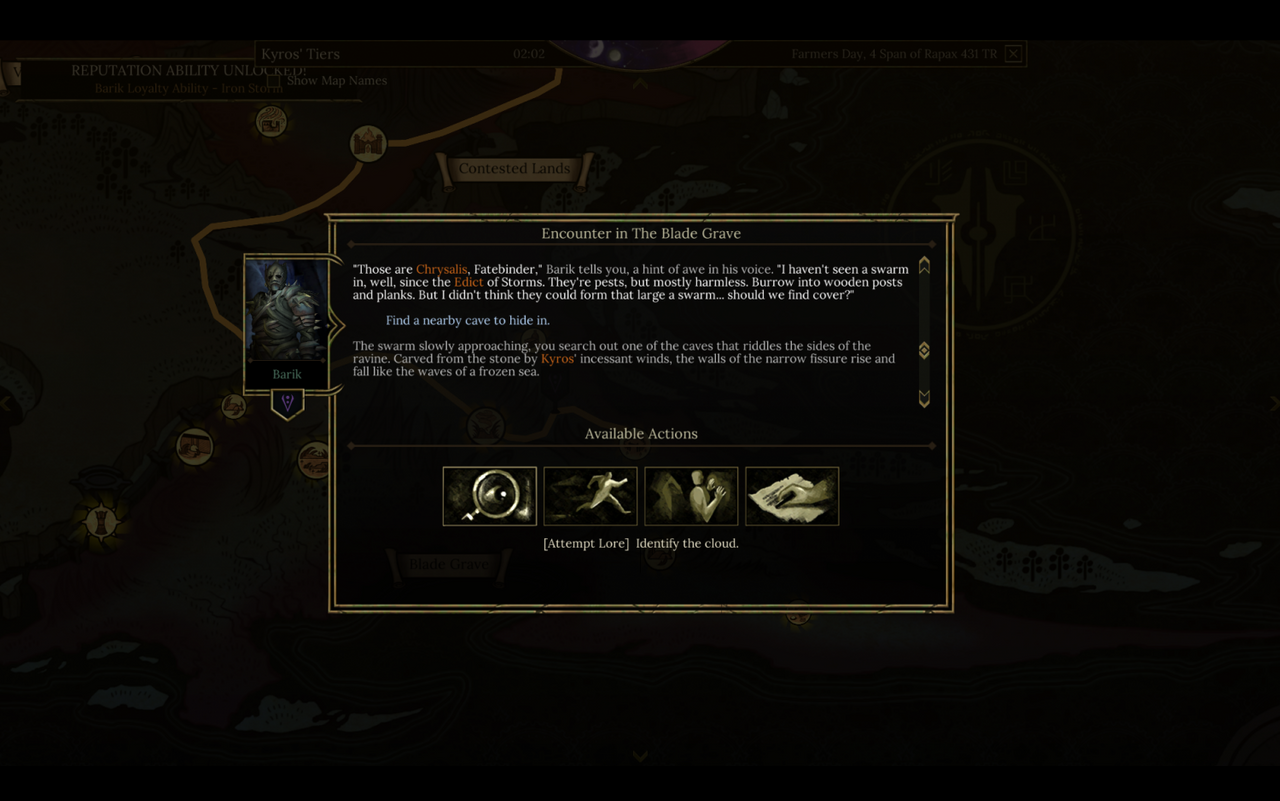
Task: Dismiss the Farmers Day date banner
Action: point(1013,53)
